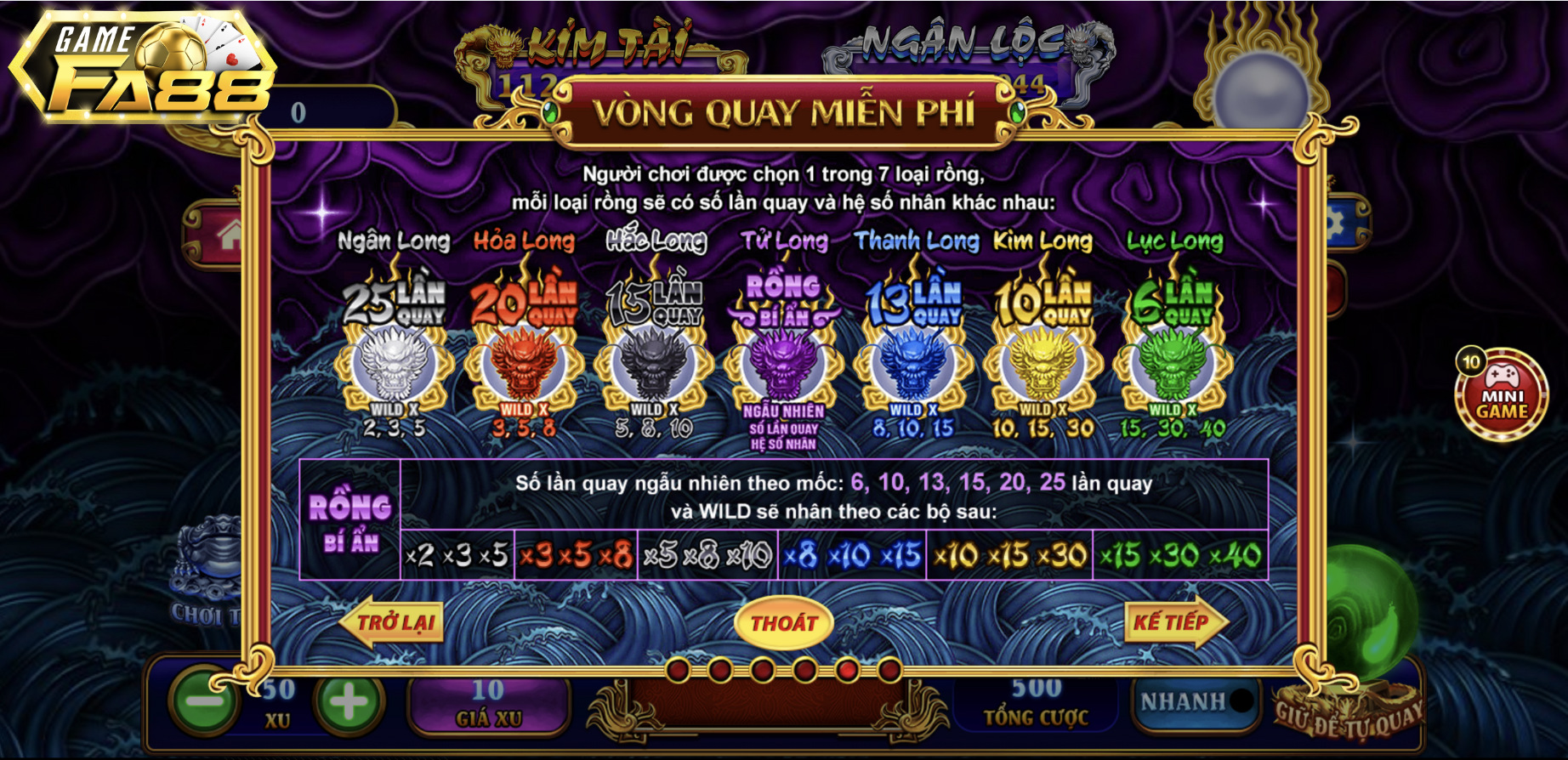Go back with the TRỞ LẠI arrow
This screenshot has height=760, width=1568.
[x=393, y=622]
